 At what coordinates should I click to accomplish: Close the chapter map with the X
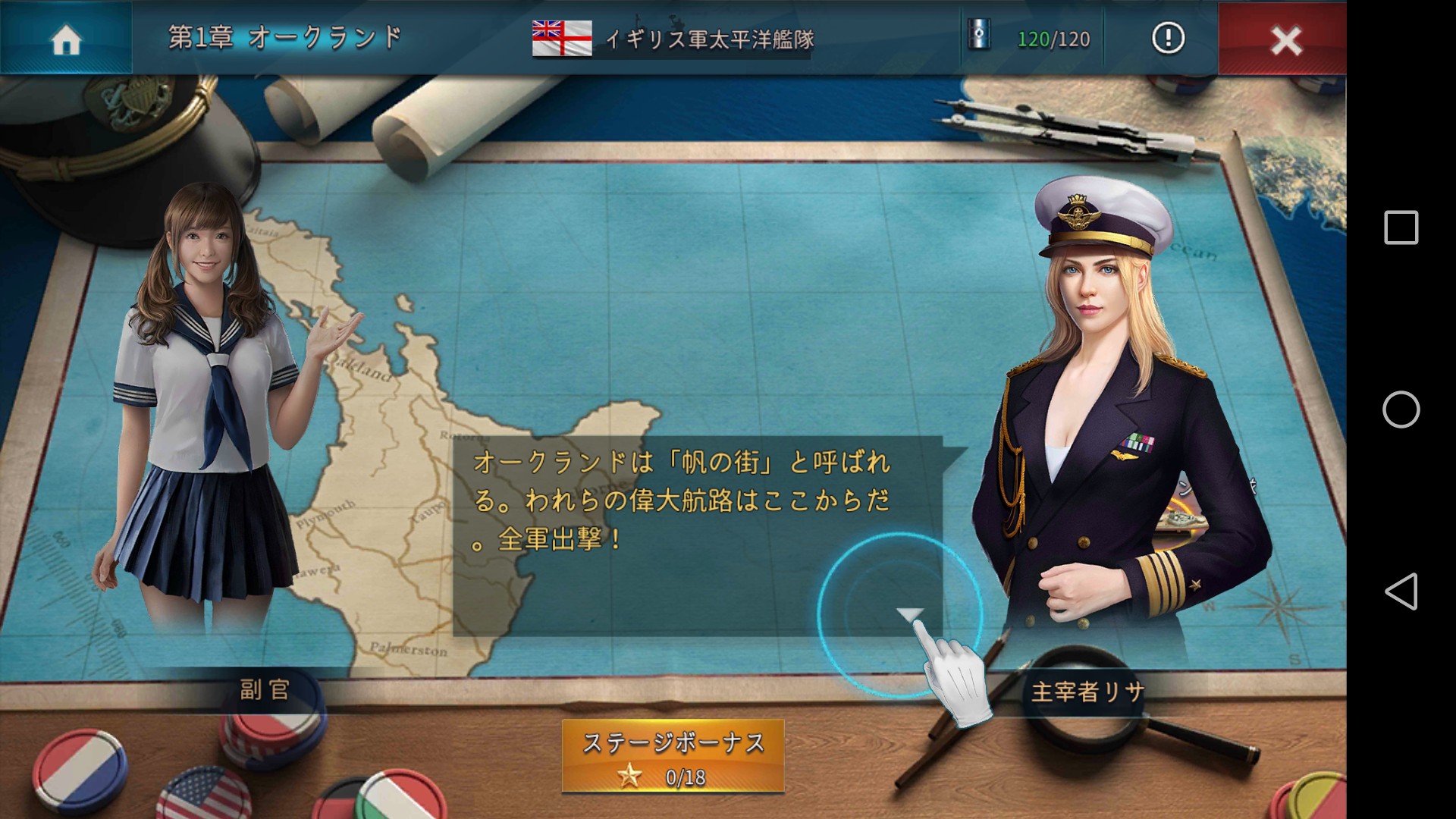tap(1285, 39)
